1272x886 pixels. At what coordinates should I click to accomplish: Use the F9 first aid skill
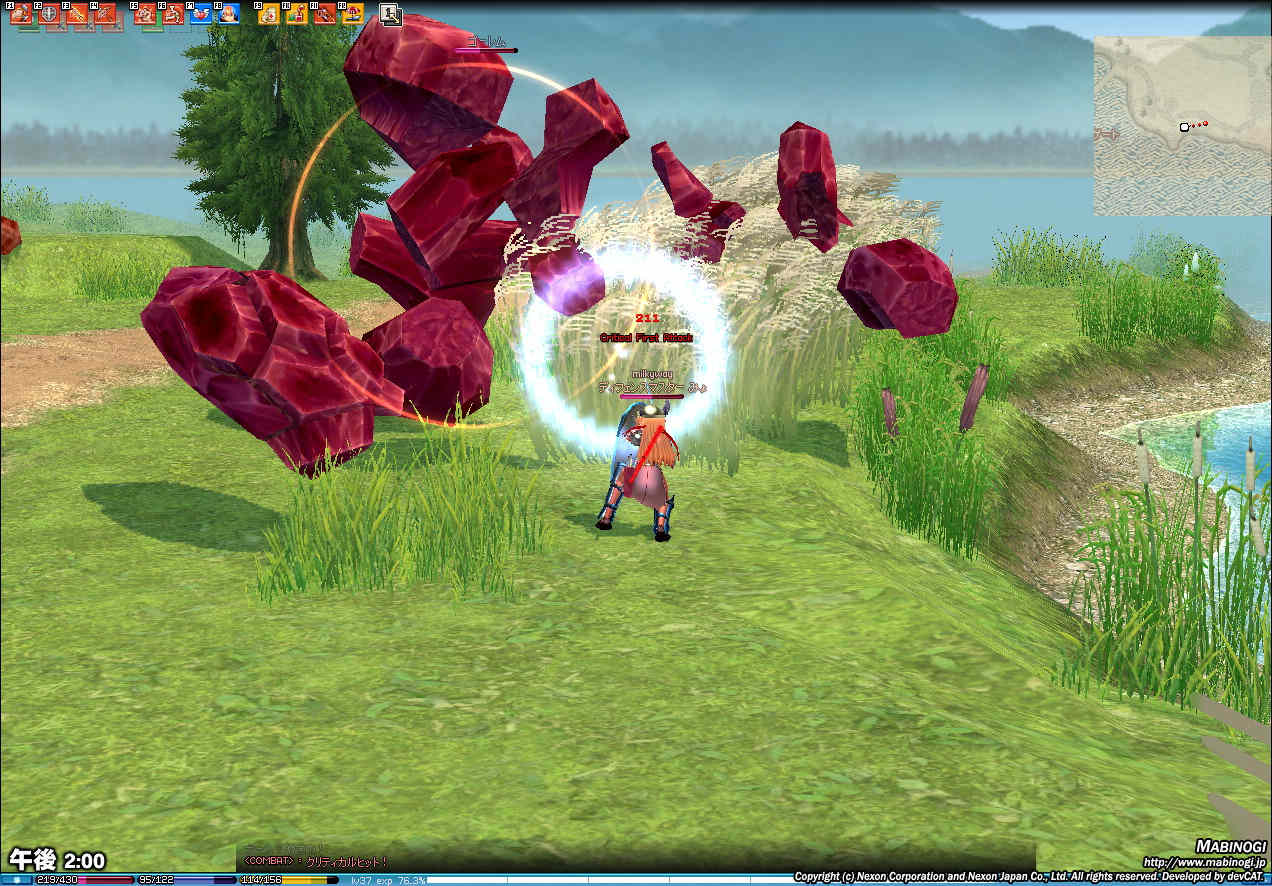[x=269, y=14]
